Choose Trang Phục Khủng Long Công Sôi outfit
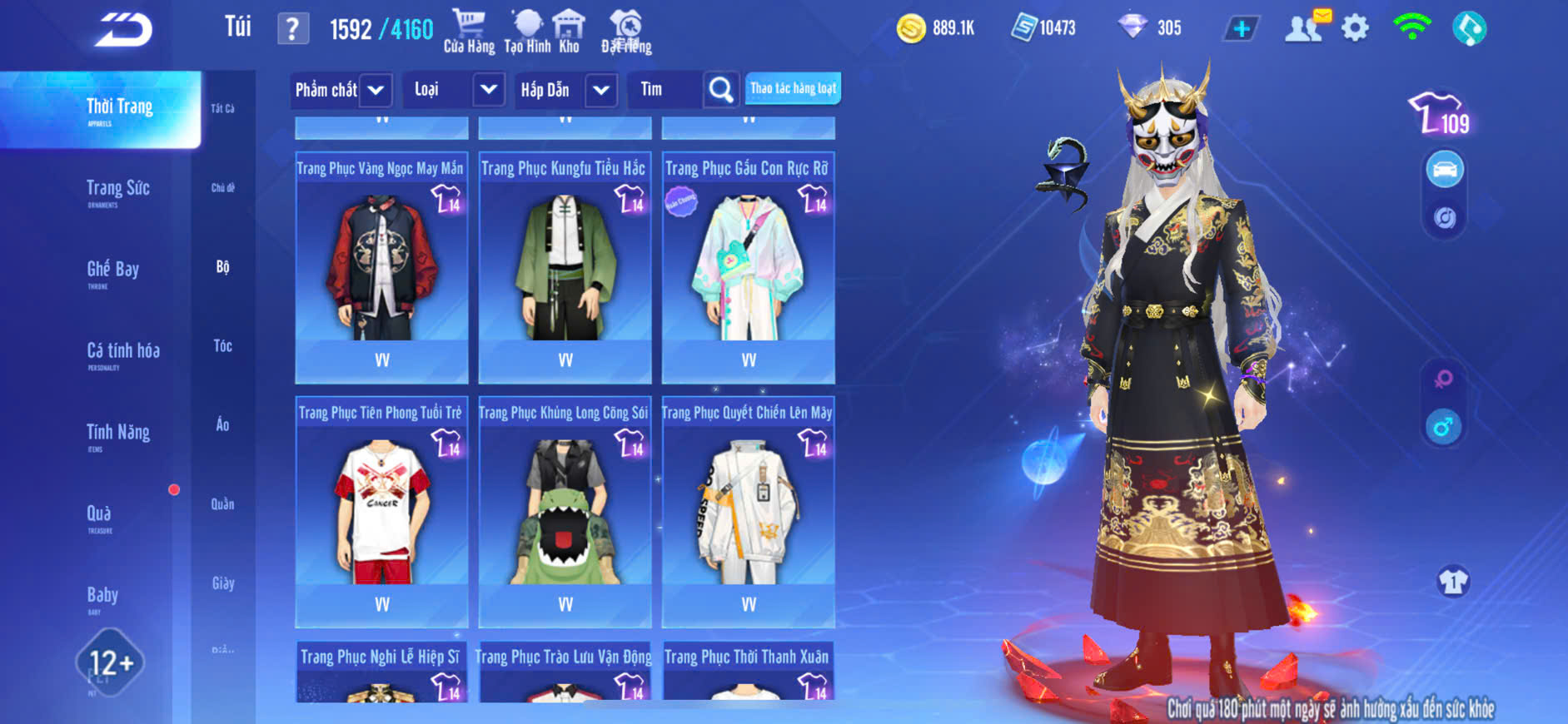This screenshot has height=724, width=1568. click(x=565, y=511)
